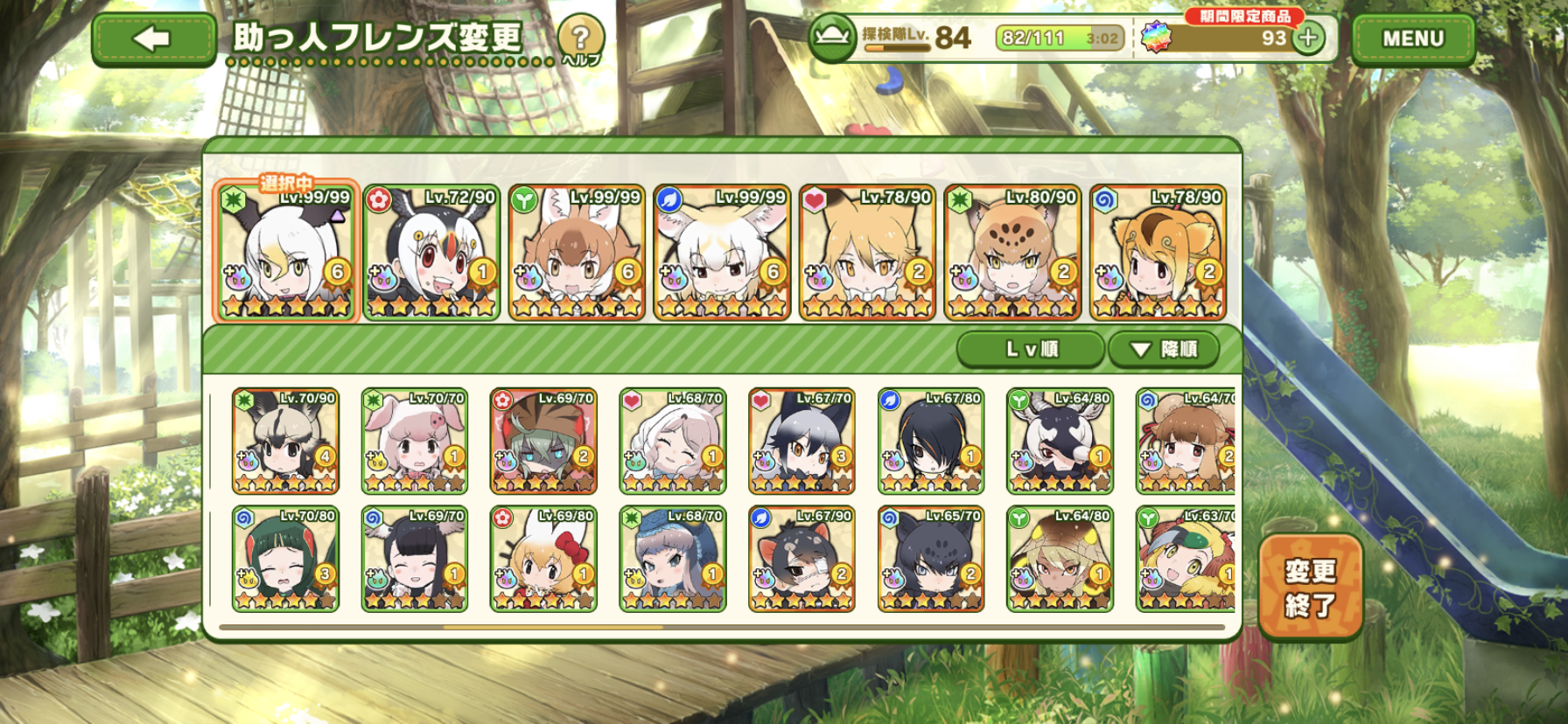Change sorting via the Lv順 button

[1031, 350]
